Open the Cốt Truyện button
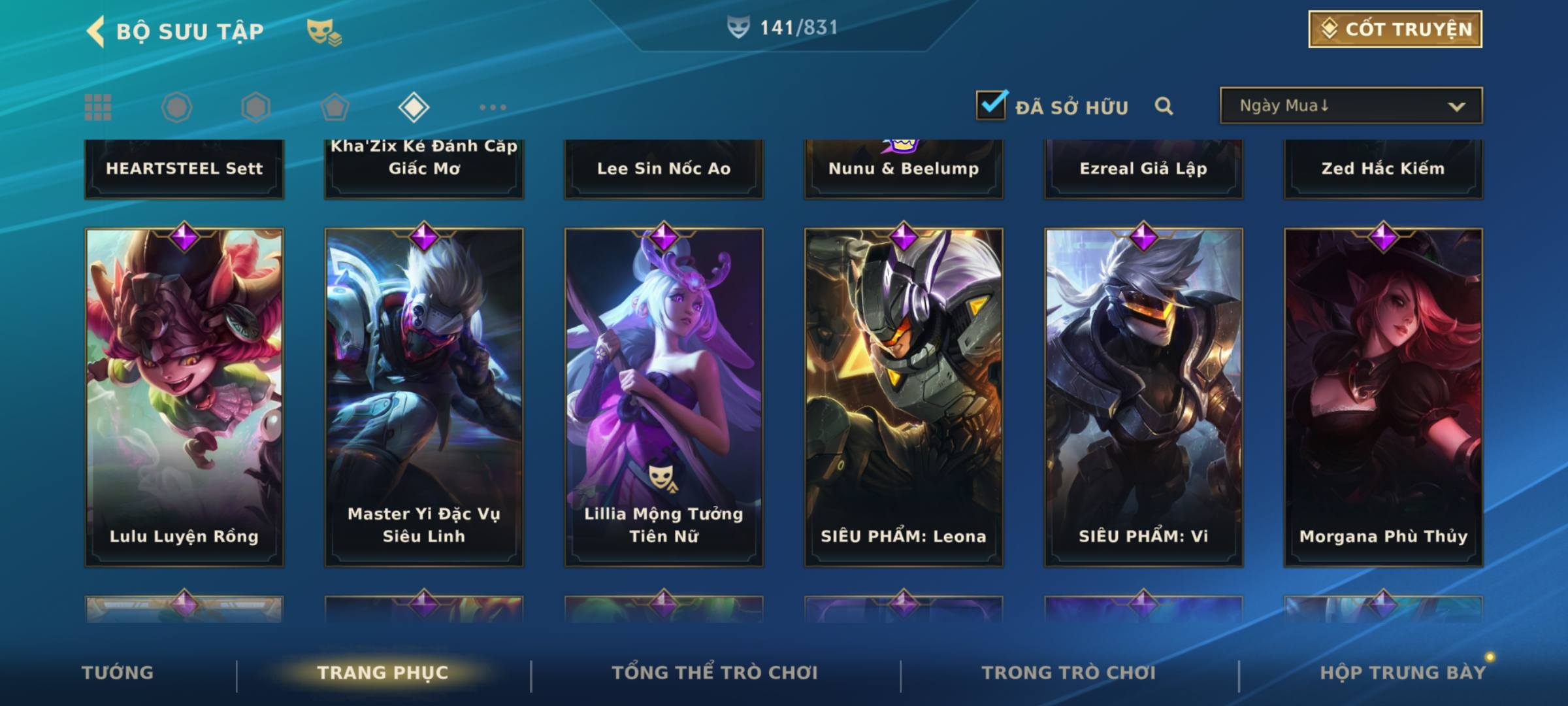Viewport: 1568px width, 706px height. click(1395, 29)
